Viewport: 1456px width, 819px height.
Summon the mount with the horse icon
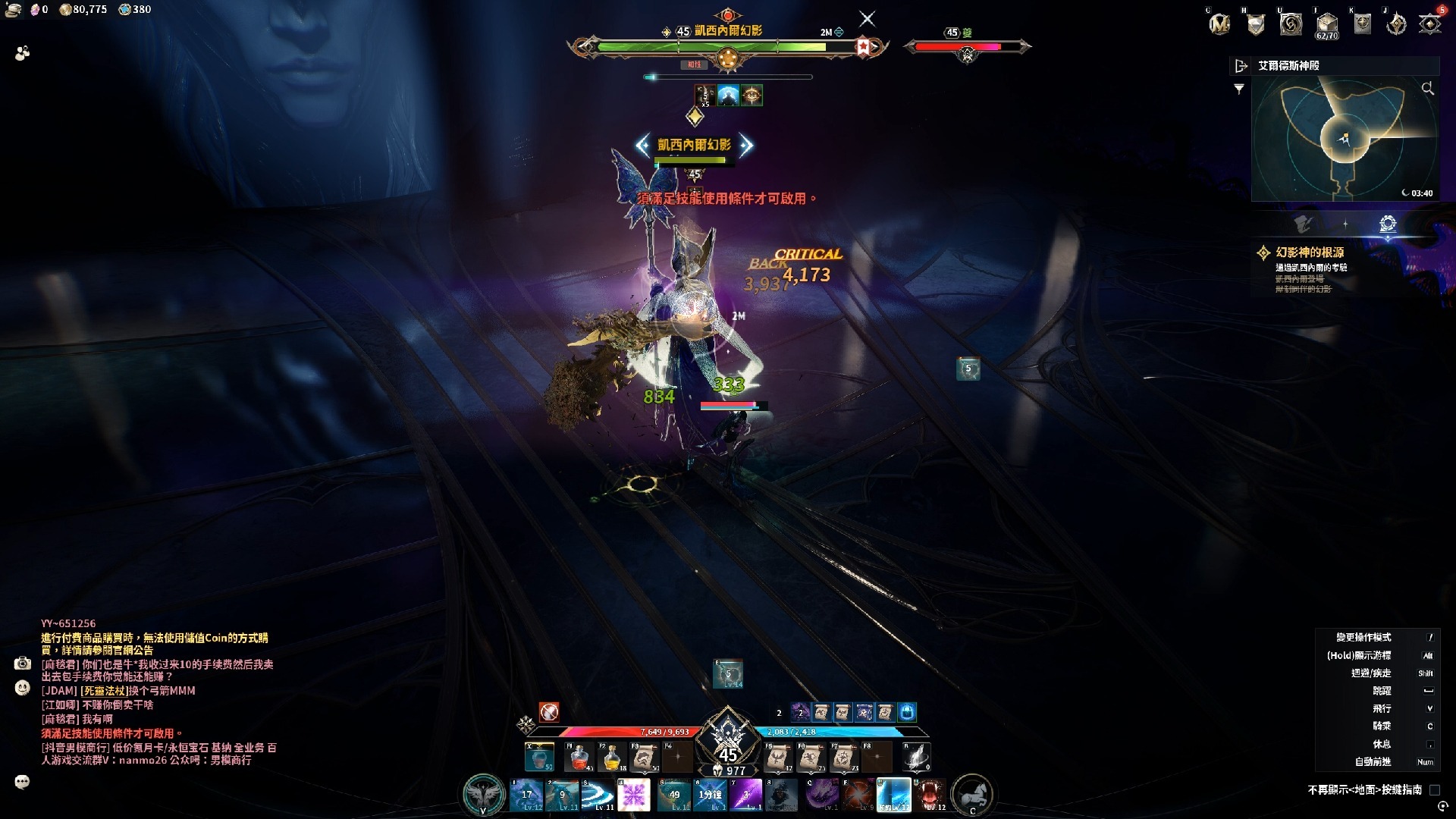tap(971, 795)
